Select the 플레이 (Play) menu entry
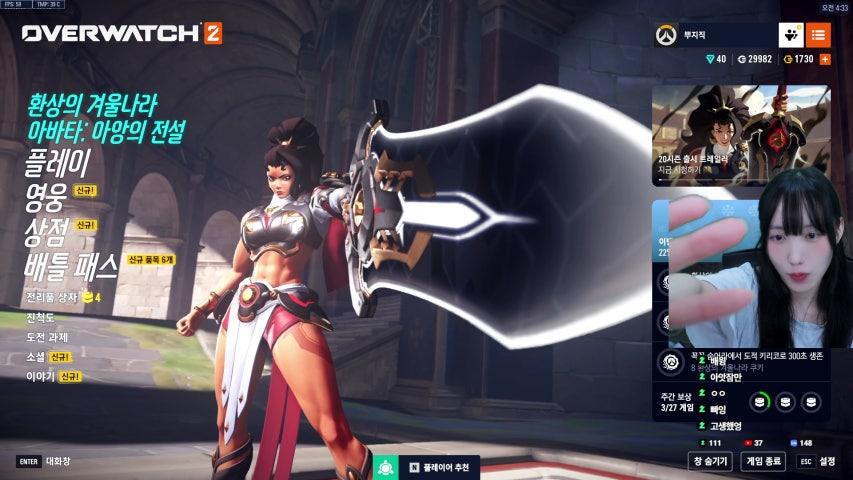The image size is (853, 480). (x=58, y=162)
